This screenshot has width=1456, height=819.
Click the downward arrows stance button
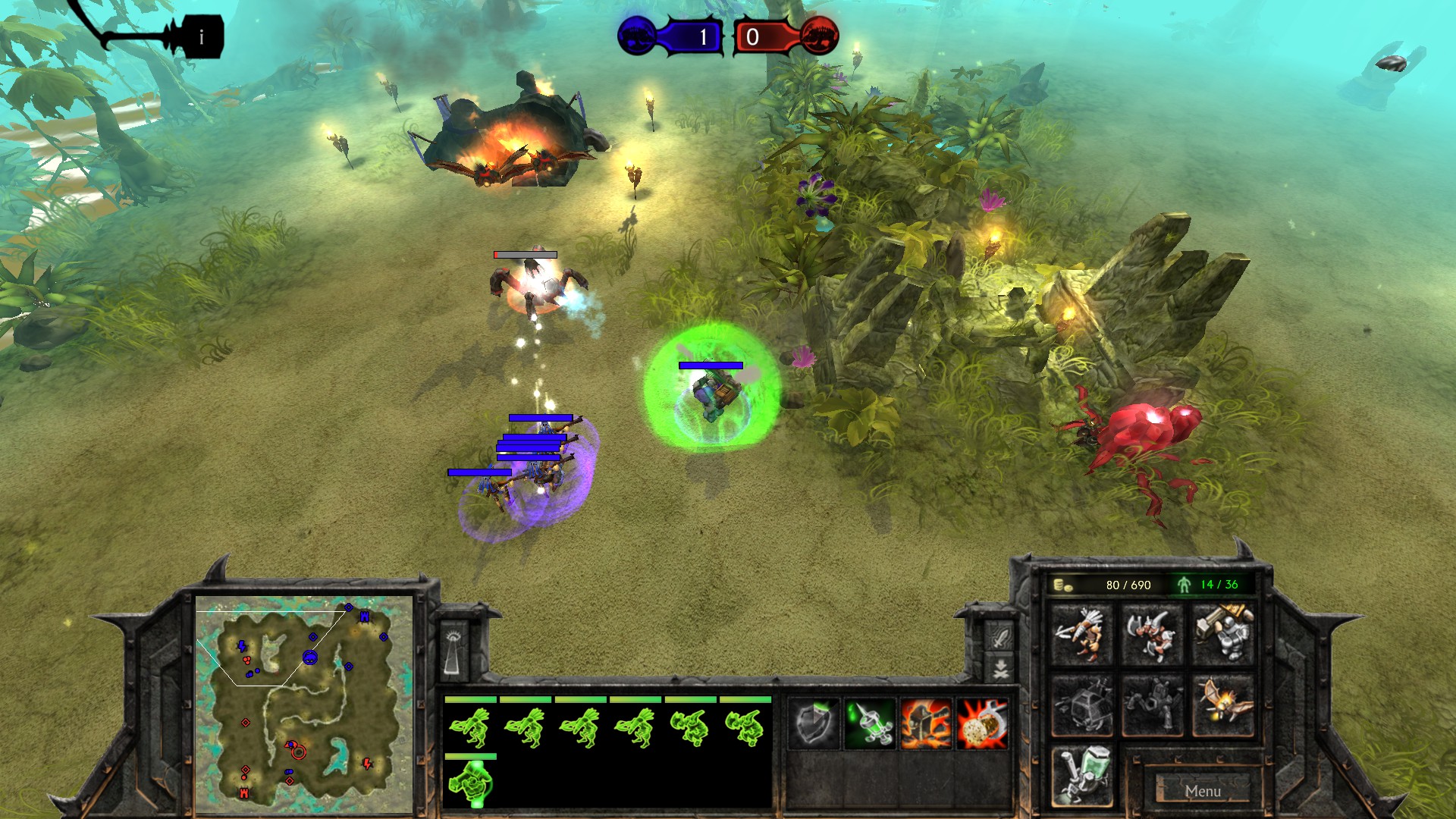(999, 669)
